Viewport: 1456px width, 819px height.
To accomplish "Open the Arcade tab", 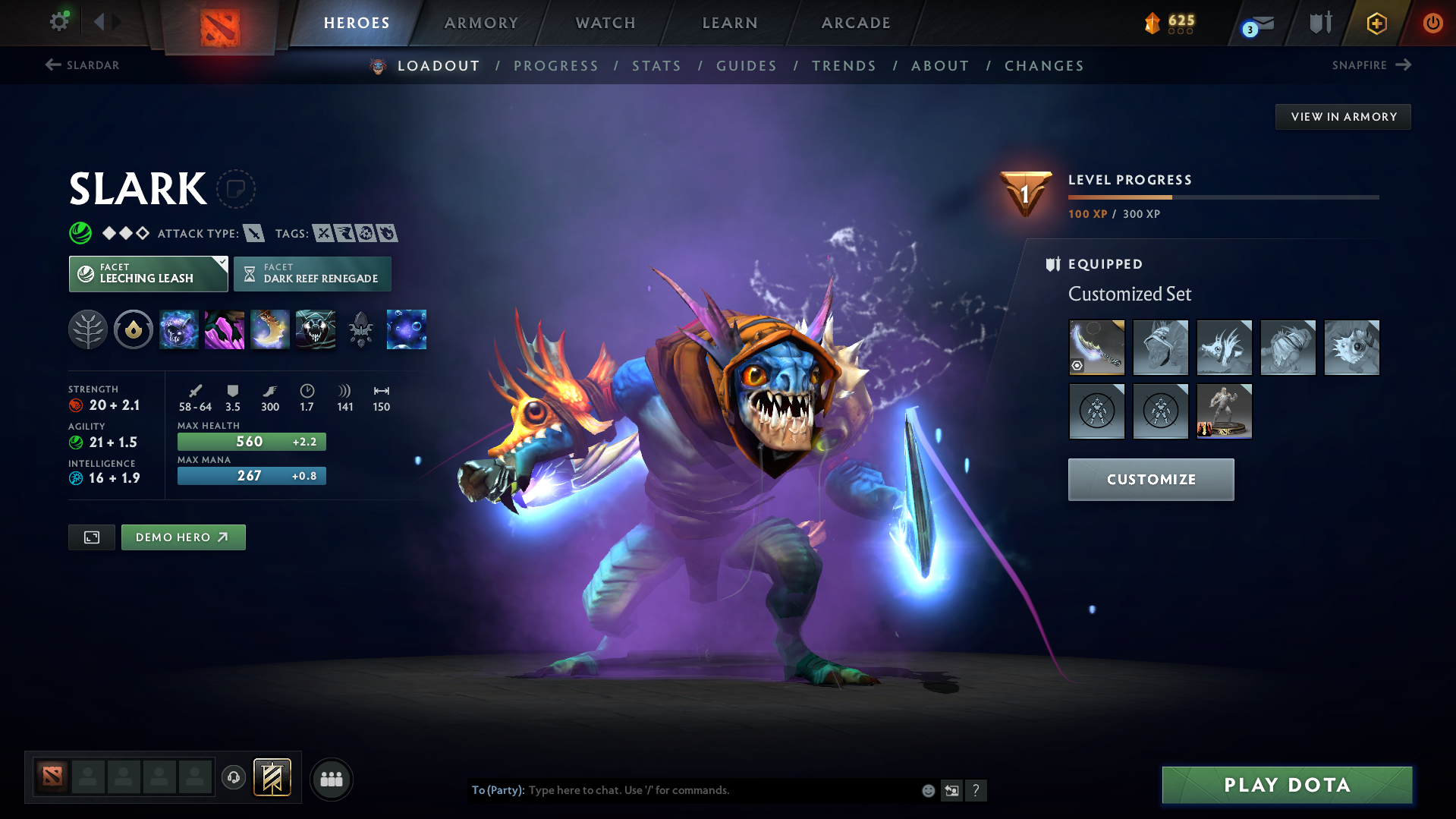I will (856, 23).
